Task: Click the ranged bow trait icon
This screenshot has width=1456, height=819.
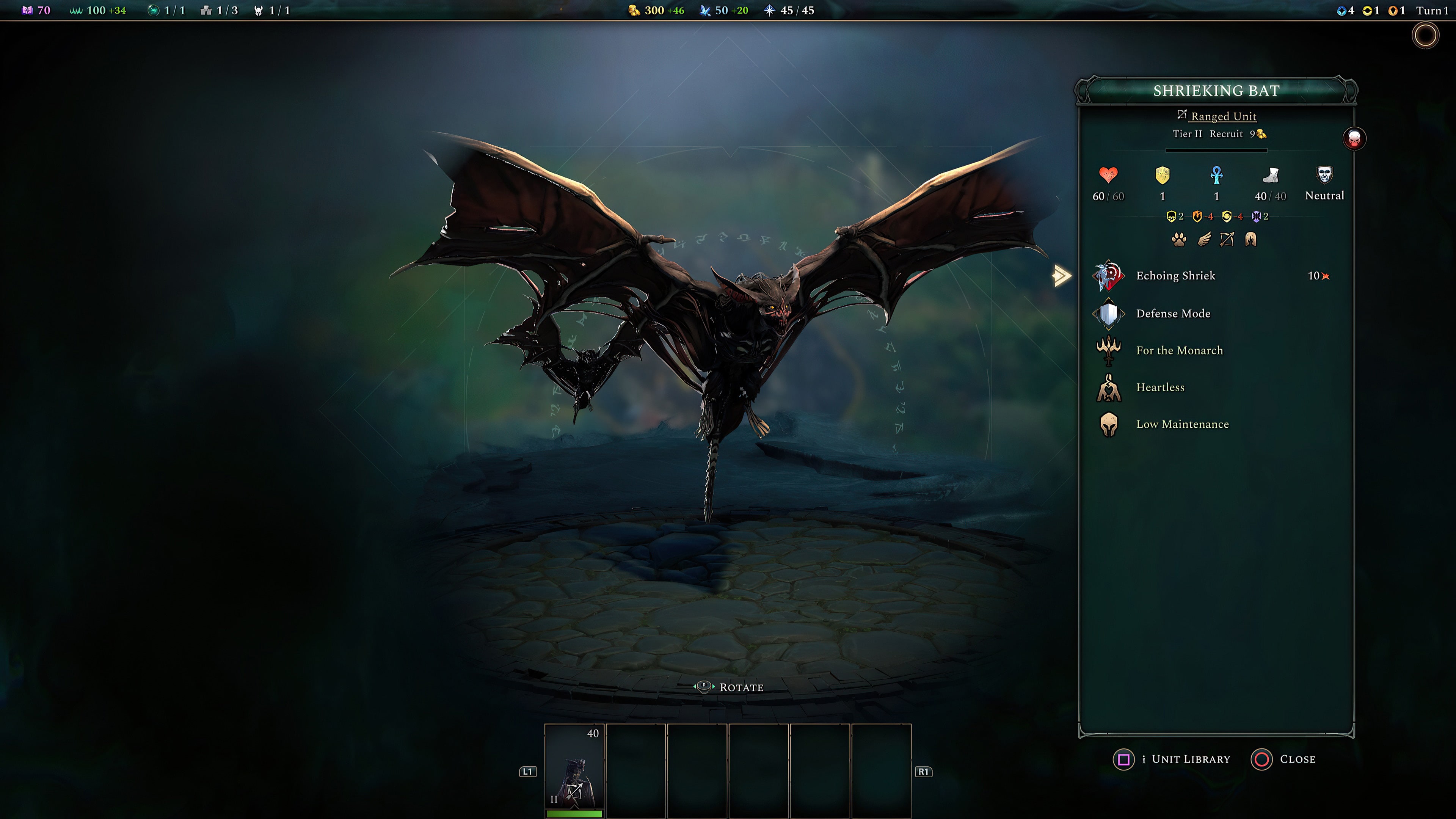Action: point(1227,240)
